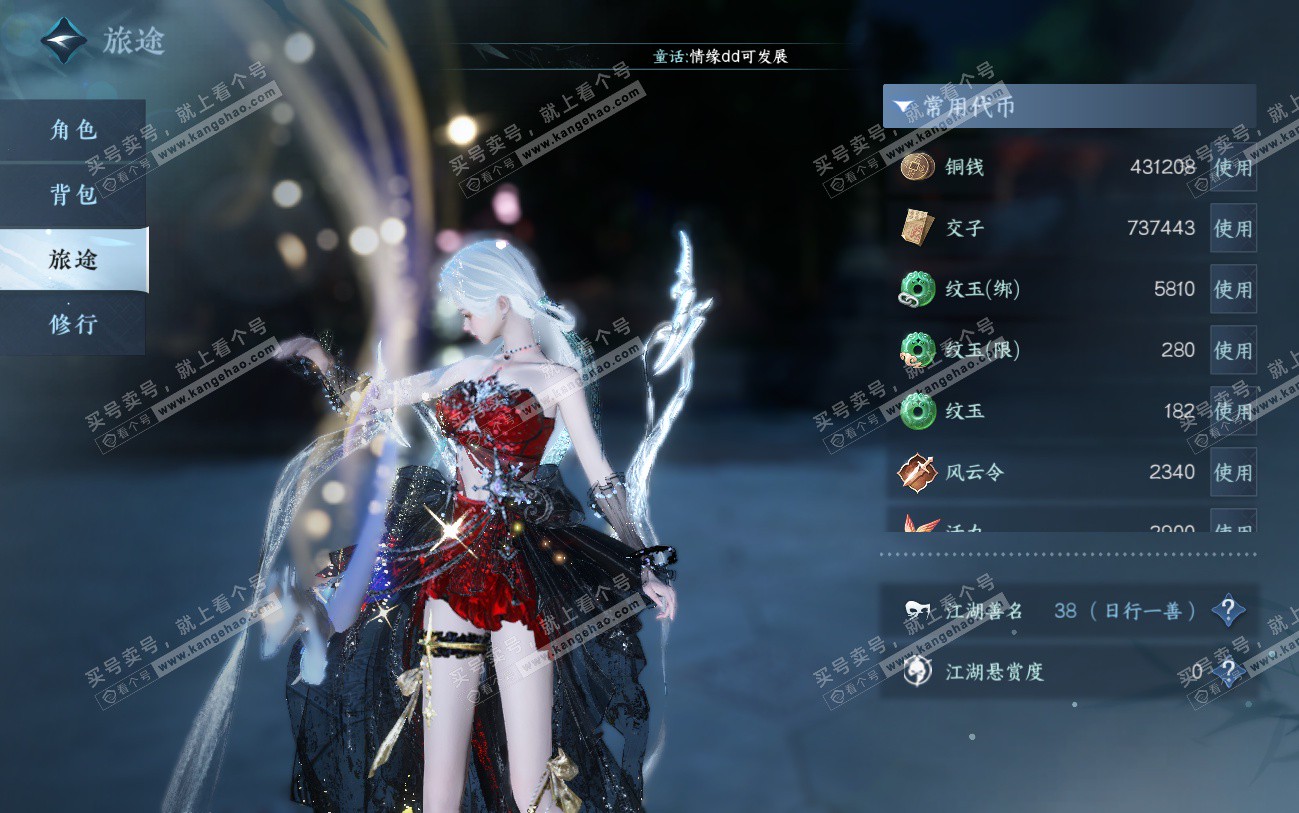Click 使用 beside 纹玉(限)
1299x813 pixels.
(x=1232, y=351)
